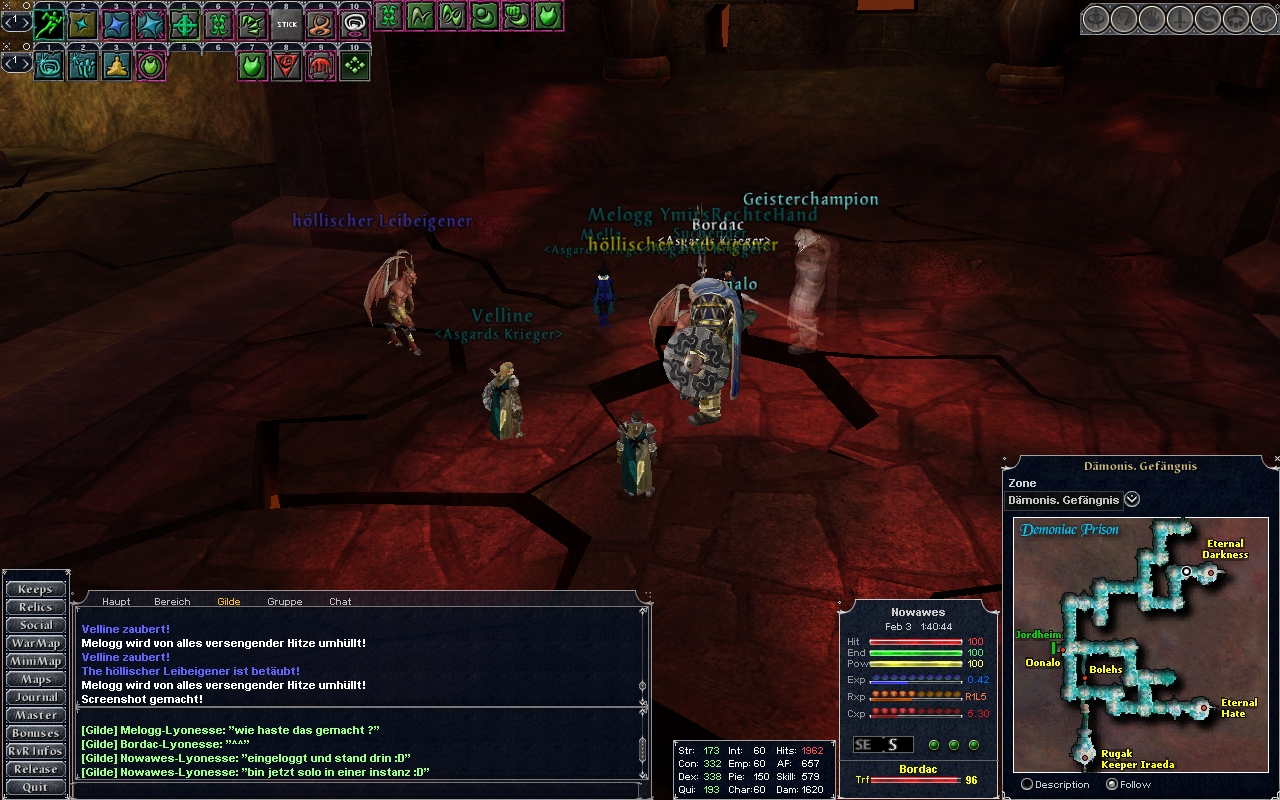Open the Journal
Image resolution: width=1280 pixels, height=800 pixels.
36,697
